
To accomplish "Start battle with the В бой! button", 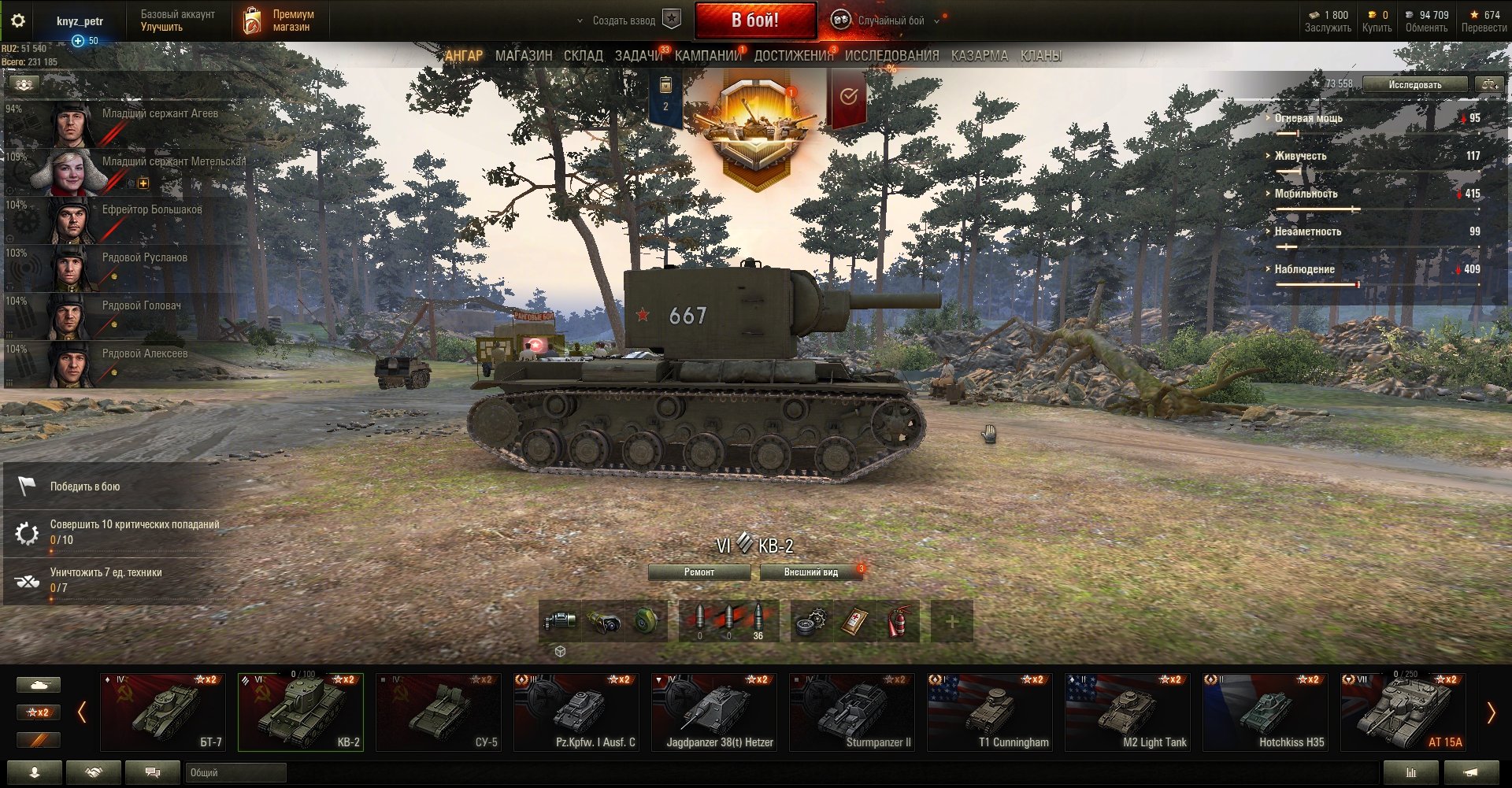I will (x=754, y=20).
